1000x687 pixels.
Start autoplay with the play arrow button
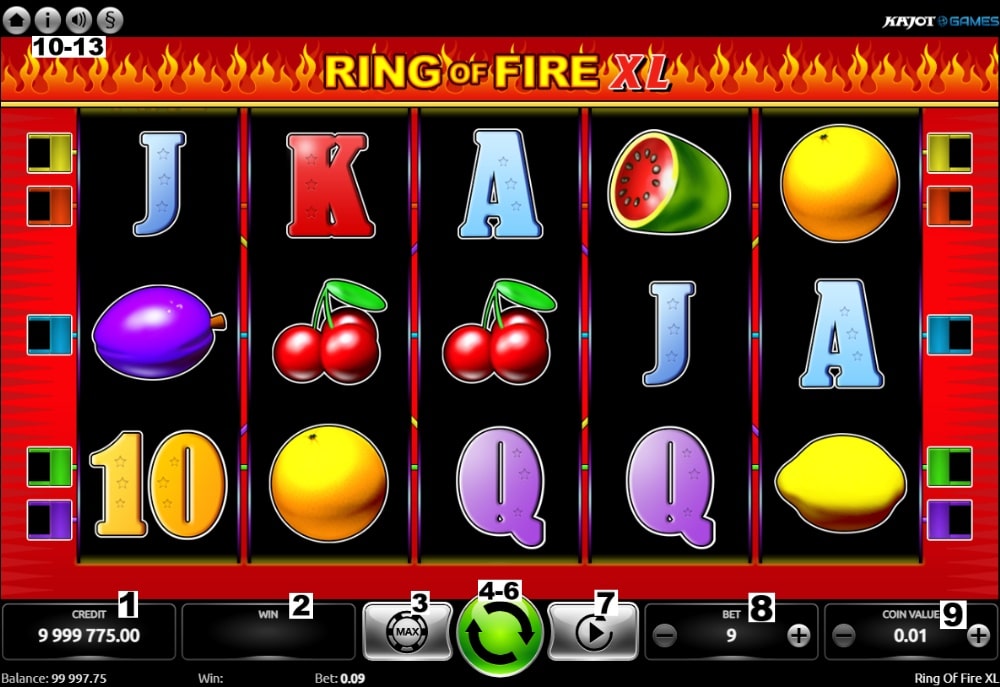pos(592,633)
